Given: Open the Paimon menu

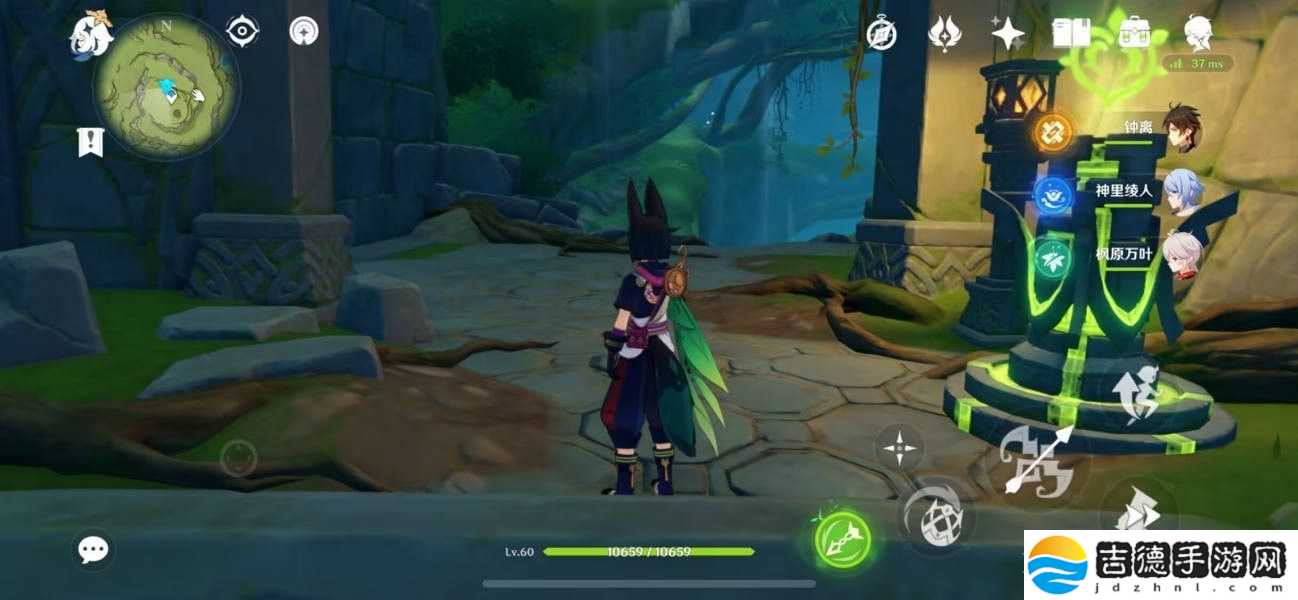Looking at the screenshot, I should pyautogui.click(x=90, y=36).
